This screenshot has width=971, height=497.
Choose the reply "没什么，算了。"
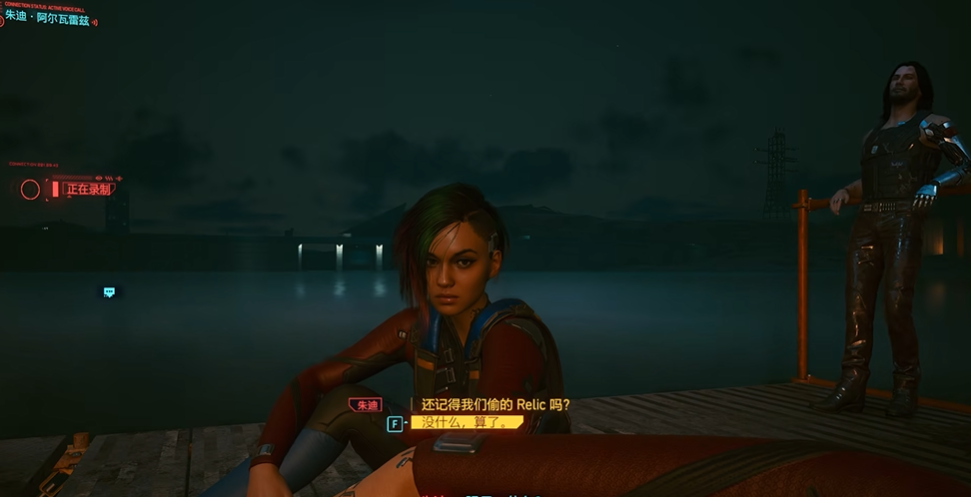[467, 423]
